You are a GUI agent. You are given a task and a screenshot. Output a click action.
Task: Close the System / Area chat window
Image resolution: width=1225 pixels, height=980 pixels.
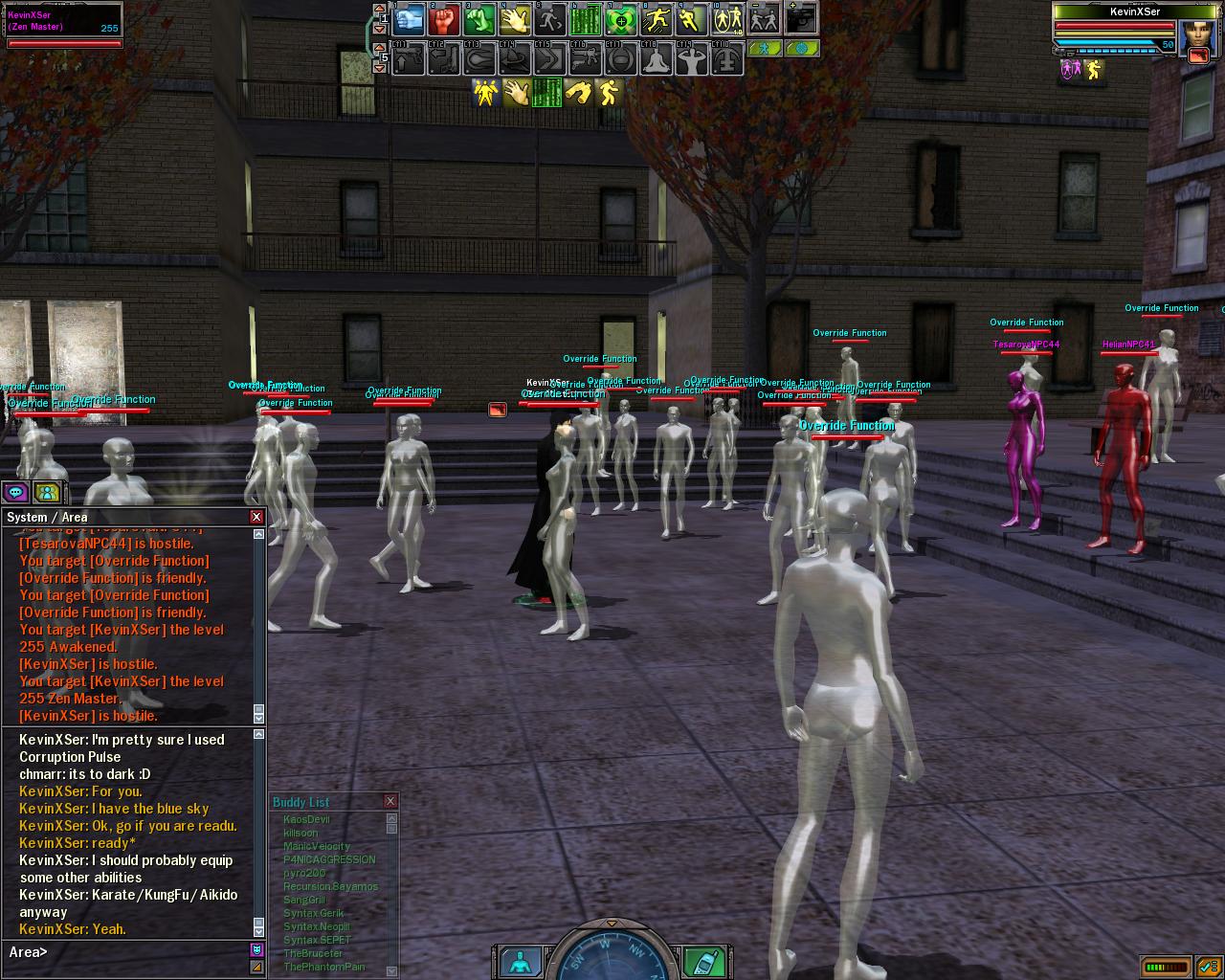tap(256, 517)
